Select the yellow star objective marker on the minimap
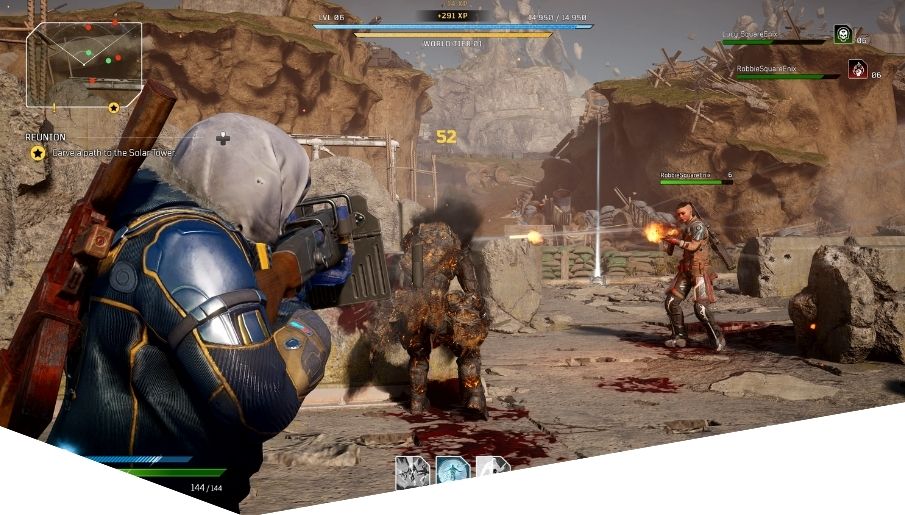The height and width of the screenshot is (515, 905). coord(114,107)
